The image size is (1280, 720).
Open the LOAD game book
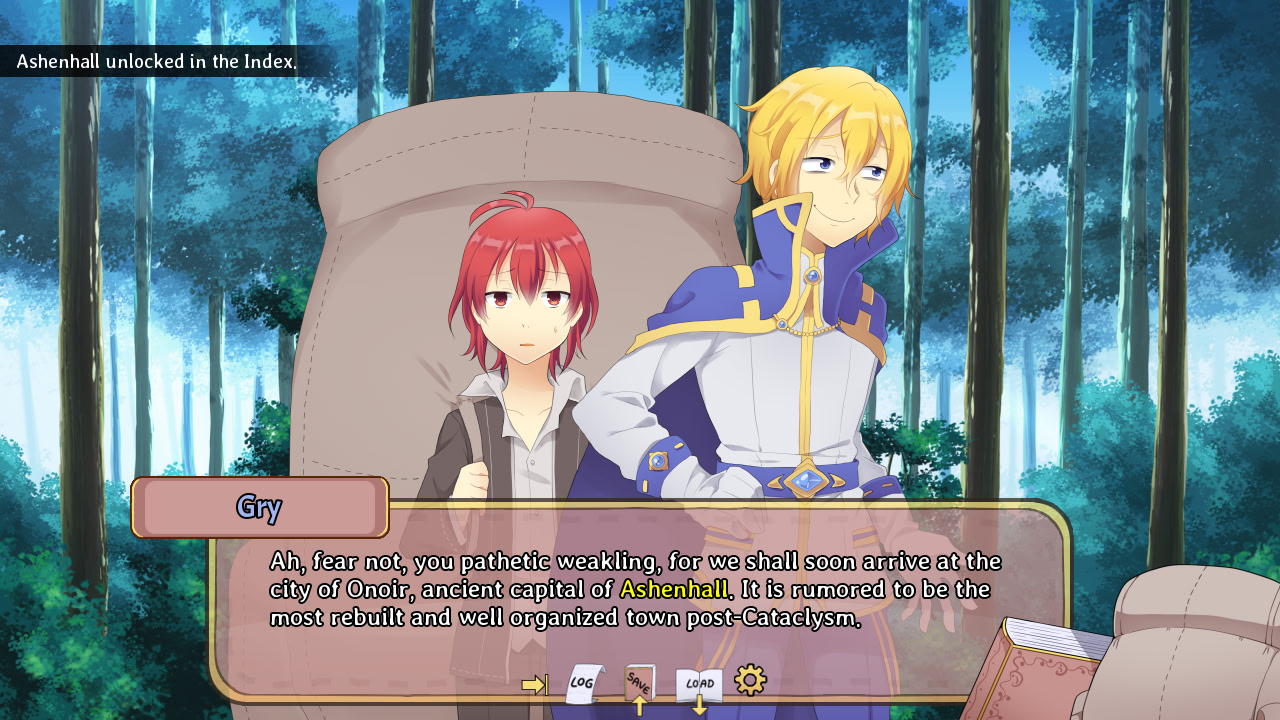point(699,685)
